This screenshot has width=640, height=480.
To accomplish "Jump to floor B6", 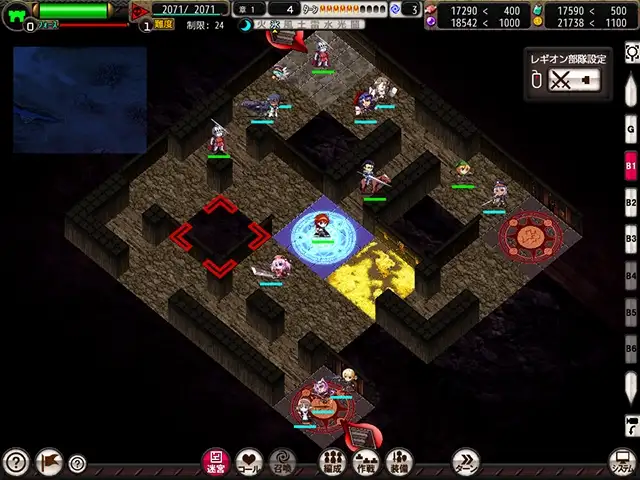I will tap(631, 348).
